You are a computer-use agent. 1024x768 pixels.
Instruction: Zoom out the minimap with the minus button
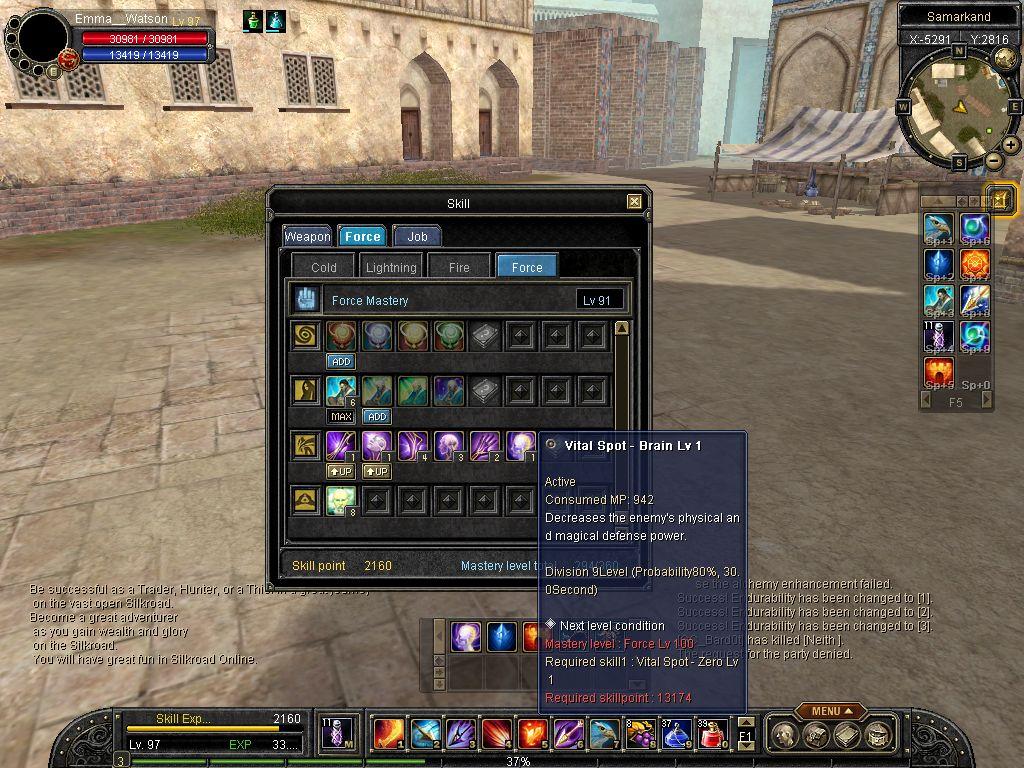[993, 161]
